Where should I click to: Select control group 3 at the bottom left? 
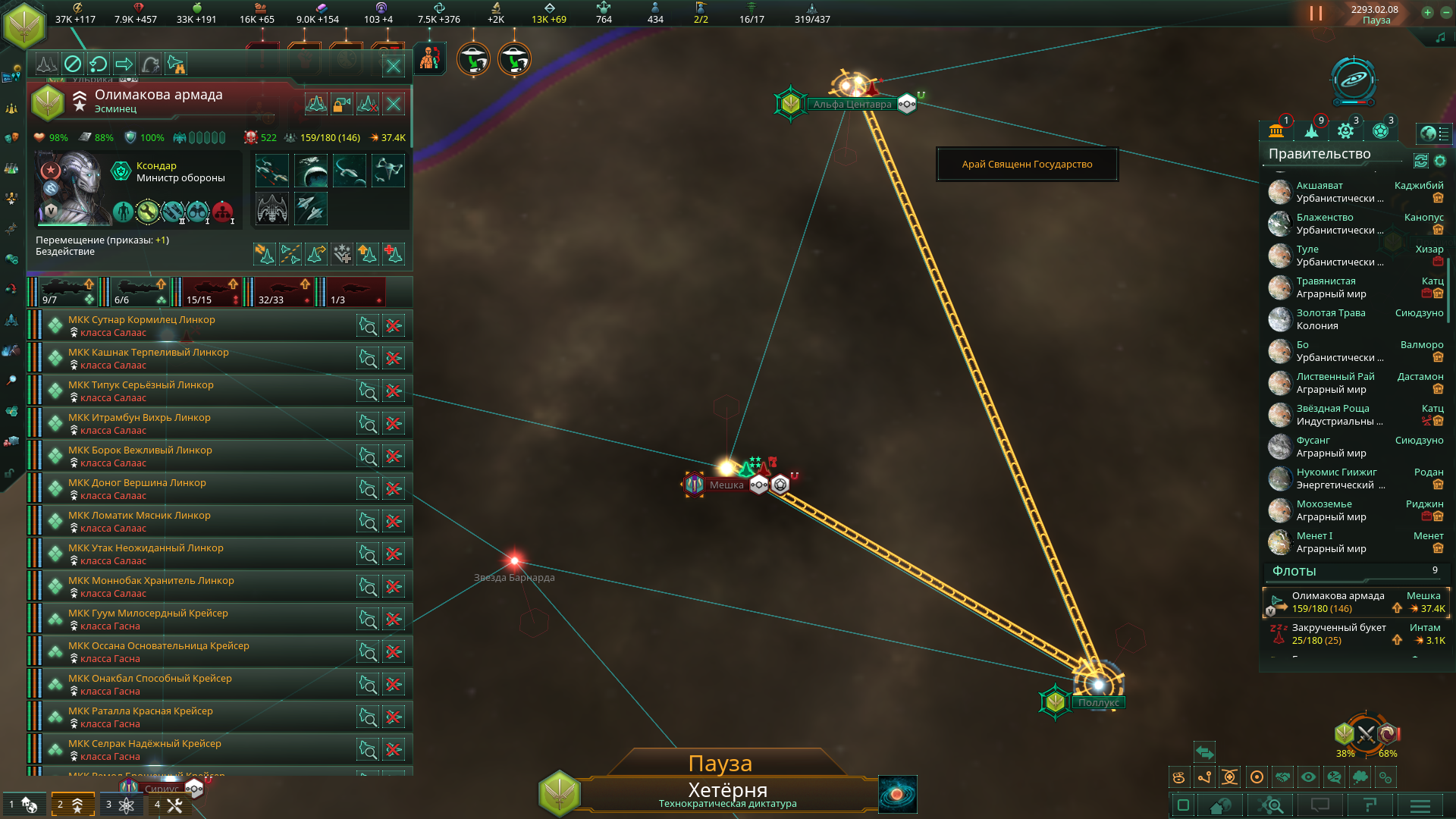point(121,805)
